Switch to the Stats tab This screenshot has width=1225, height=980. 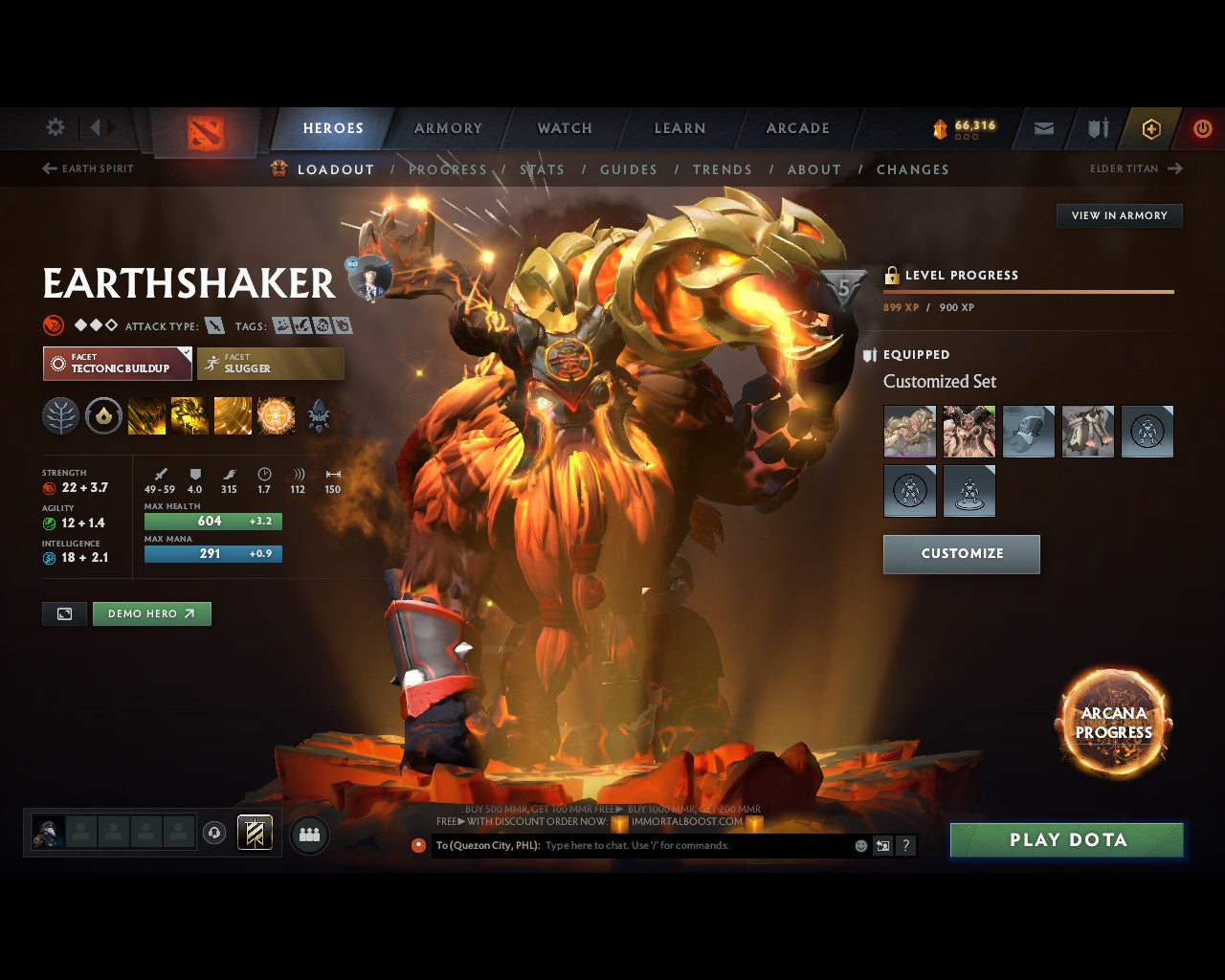(x=542, y=169)
